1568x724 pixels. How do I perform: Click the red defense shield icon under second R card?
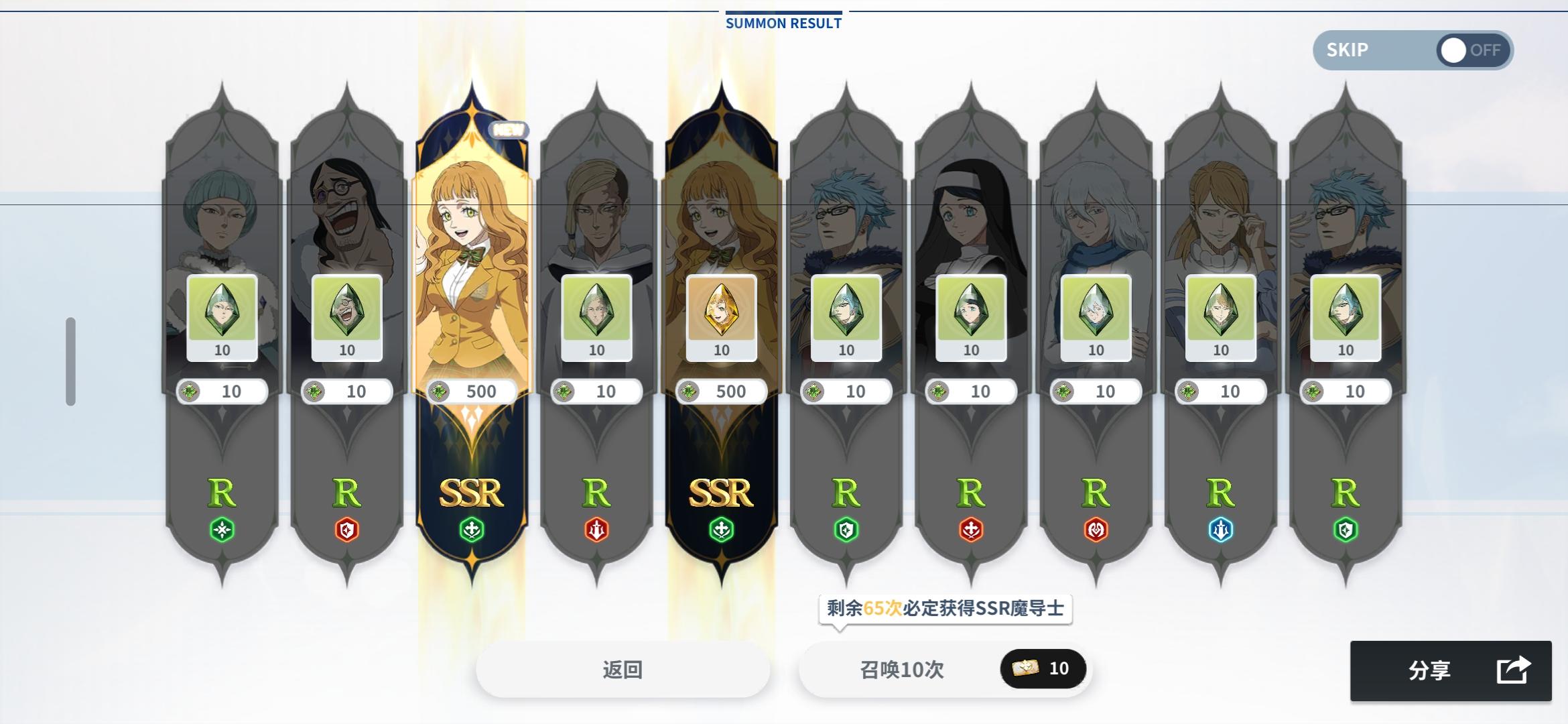coord(346,529)
